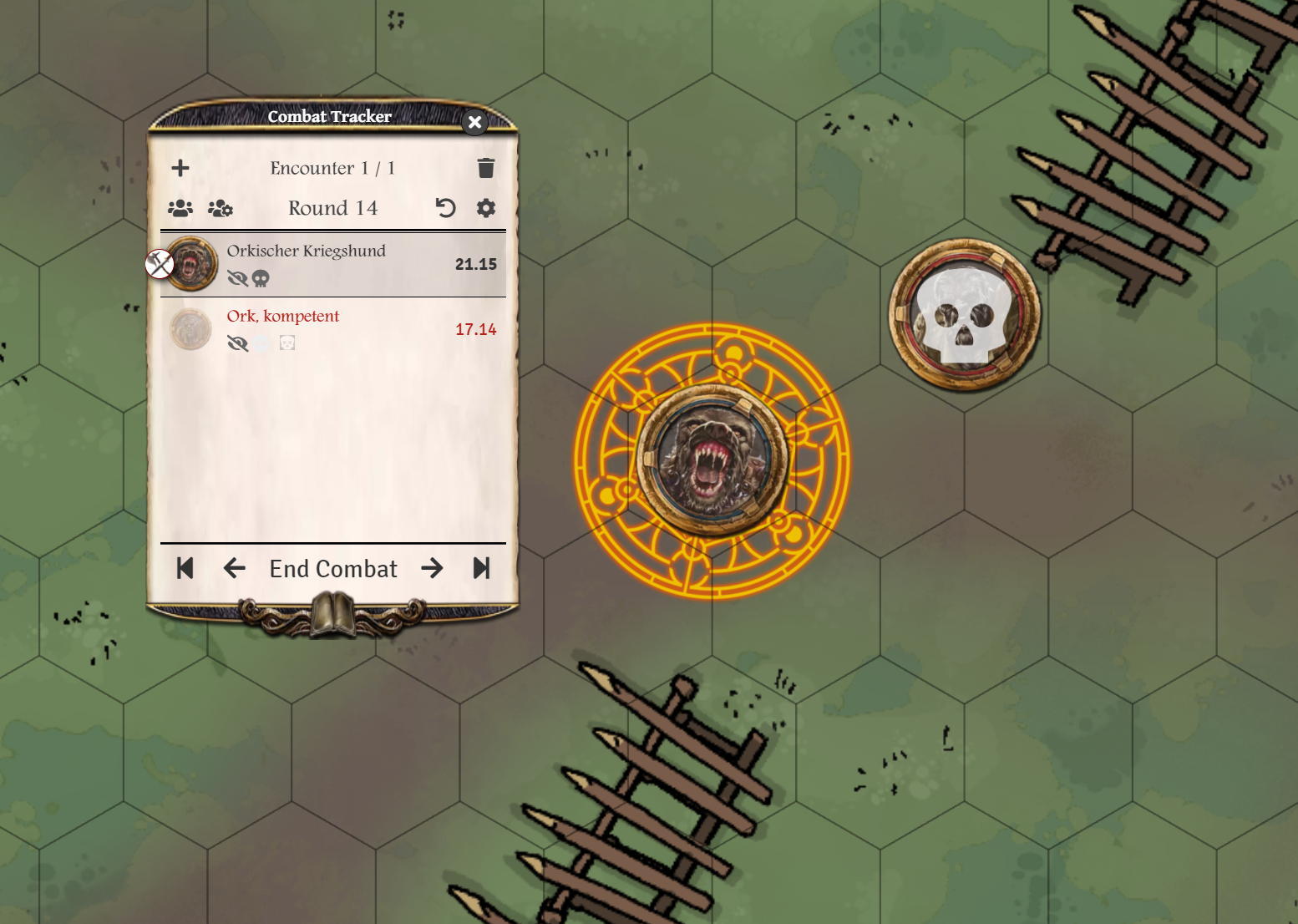1298x924 pixels.
Task: Advance to next turn with forward arrow
Action: coord(432,568)
